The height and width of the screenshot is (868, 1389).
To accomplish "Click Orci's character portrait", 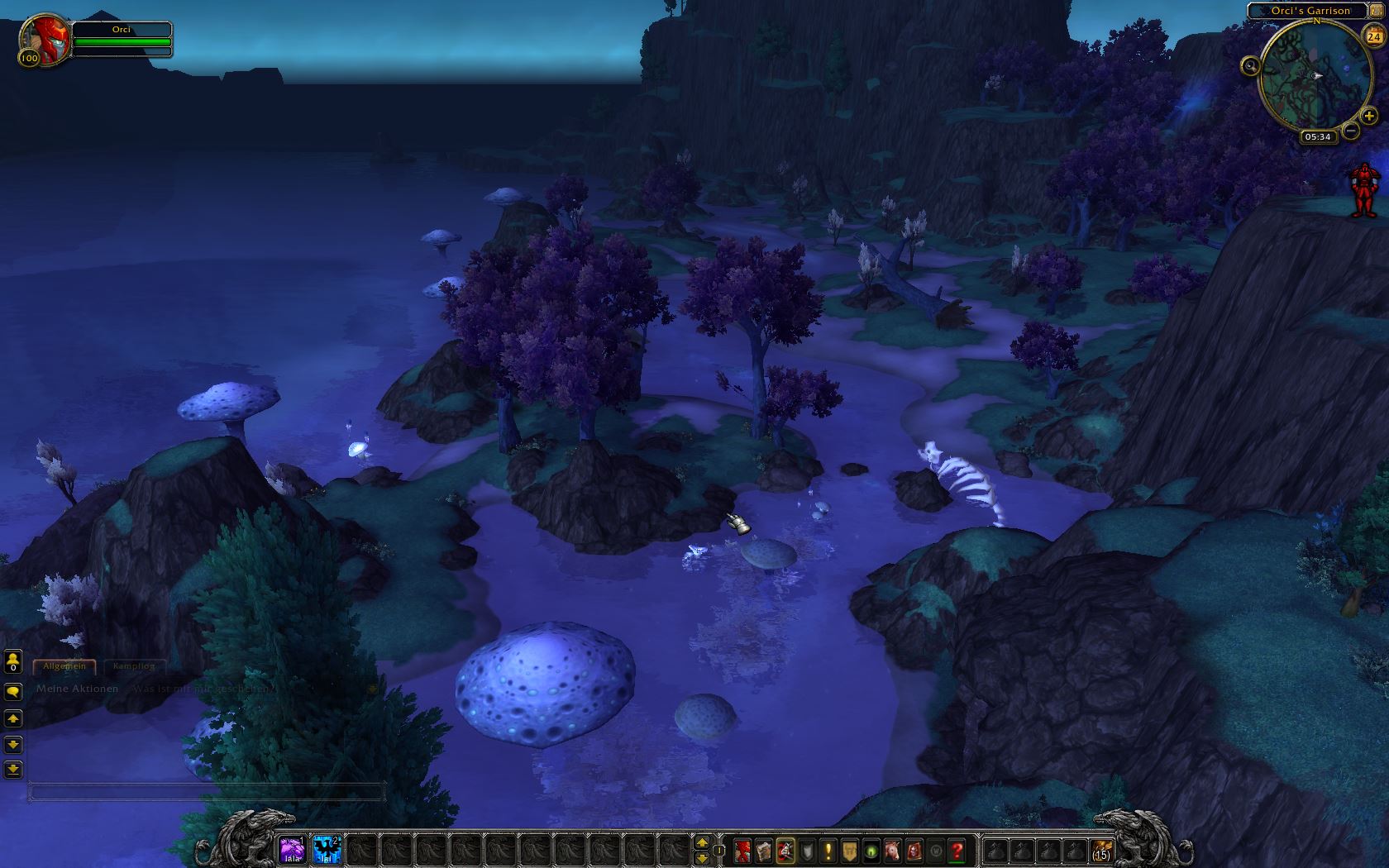I will (x=45, y=39).
